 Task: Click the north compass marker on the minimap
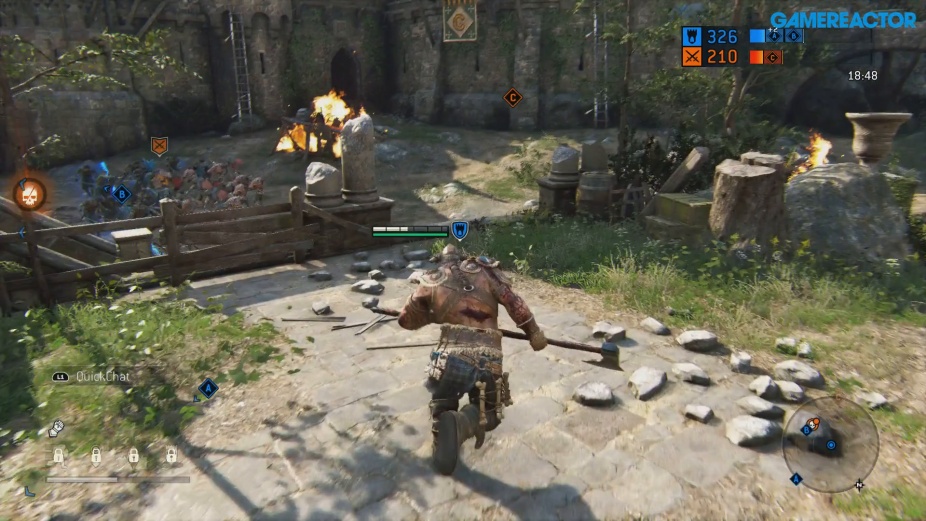coord(859,485)
